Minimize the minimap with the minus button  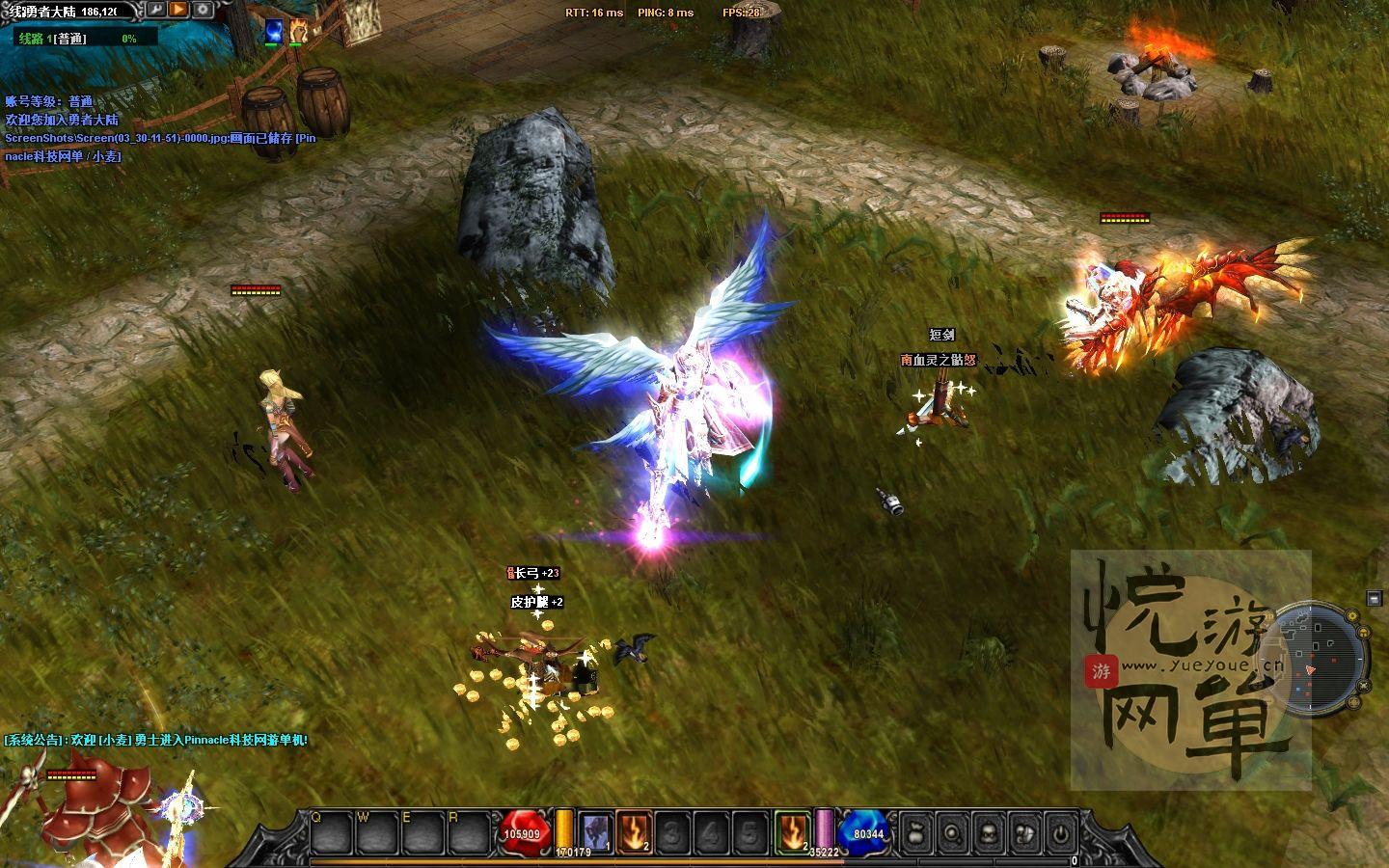pyautogui.click(x=1374, y=599)
